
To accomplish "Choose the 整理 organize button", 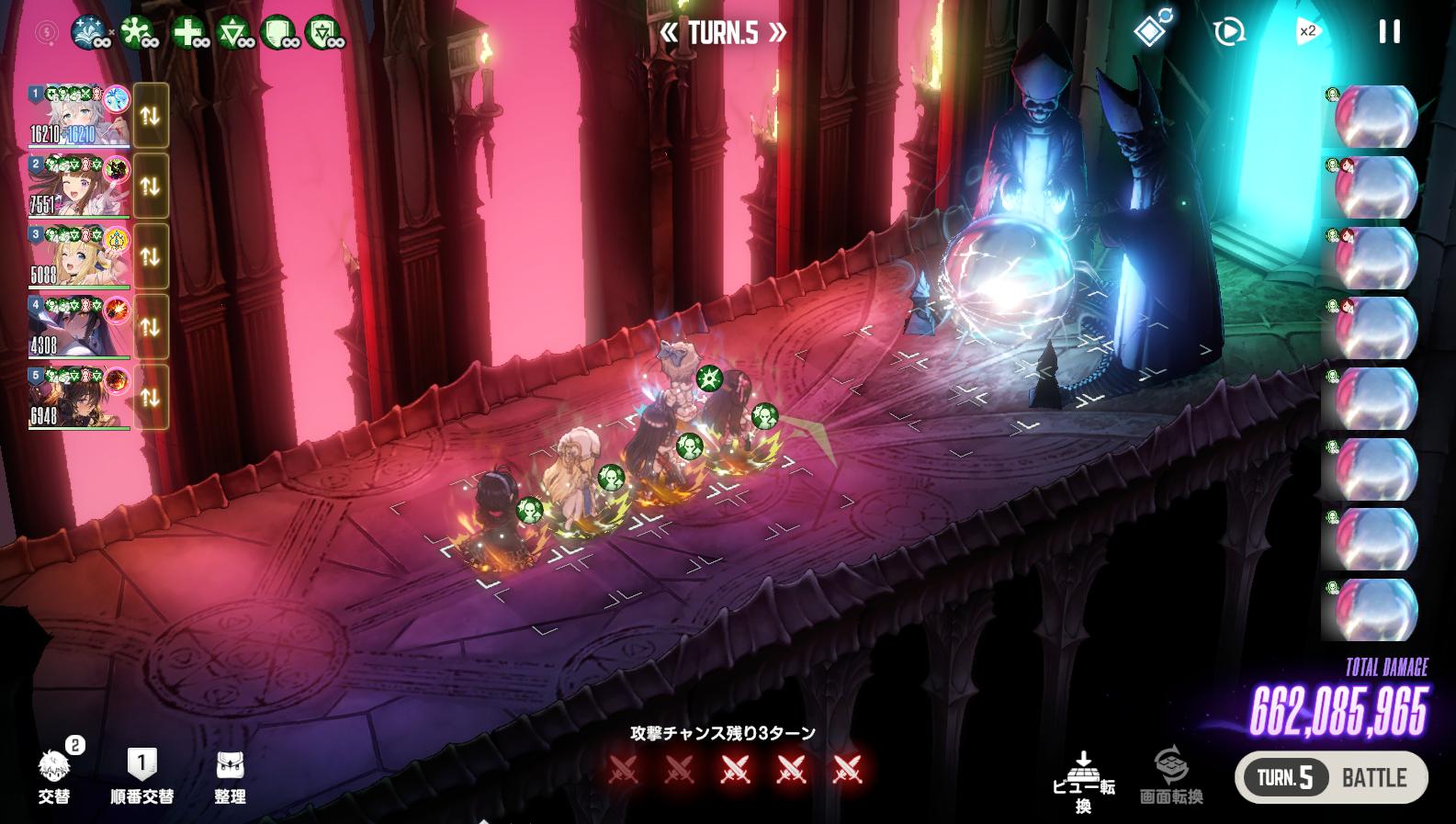I will [230, 774].
